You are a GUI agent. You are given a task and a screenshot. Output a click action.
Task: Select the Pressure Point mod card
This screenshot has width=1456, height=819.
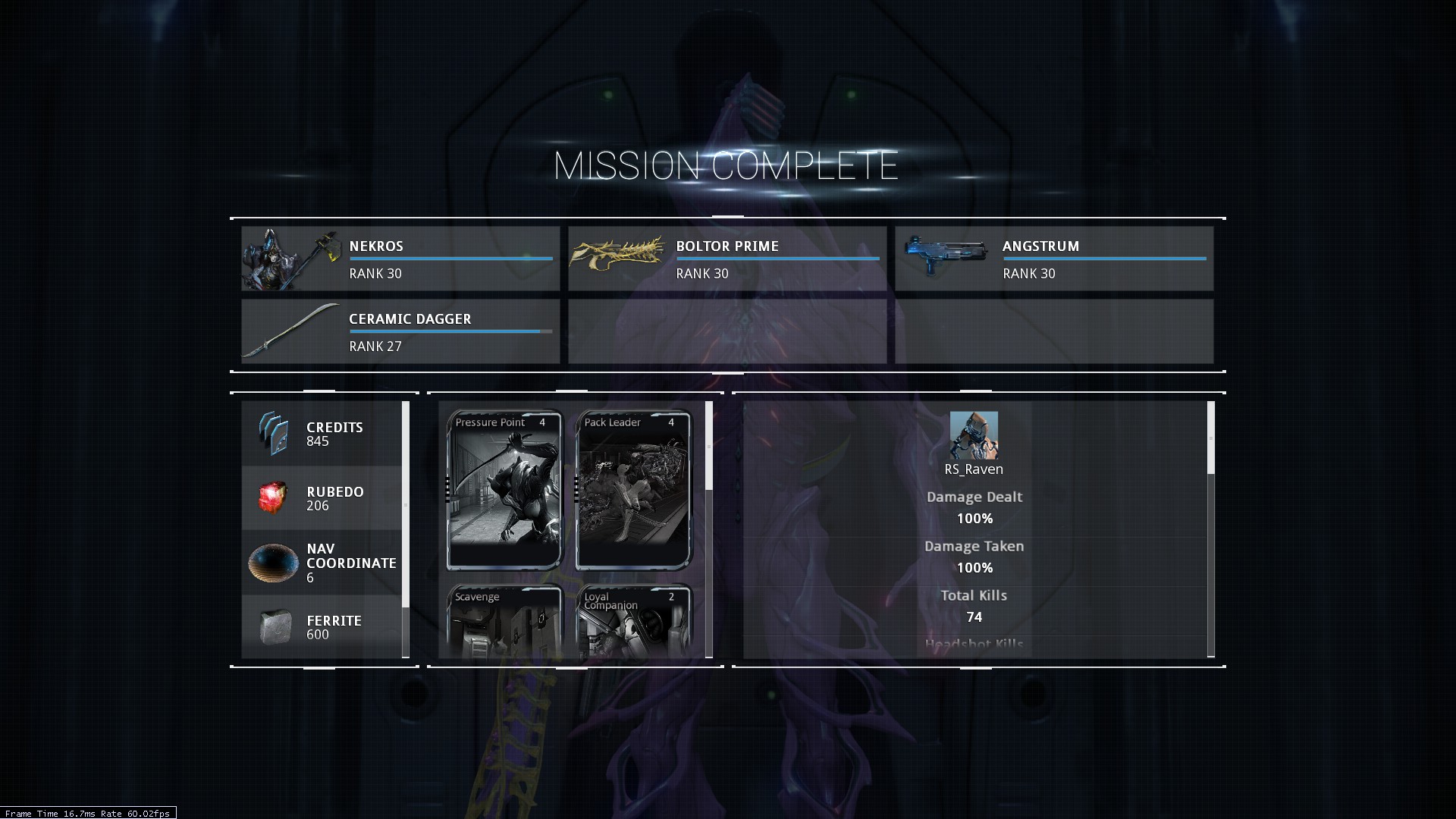(504, 490)
